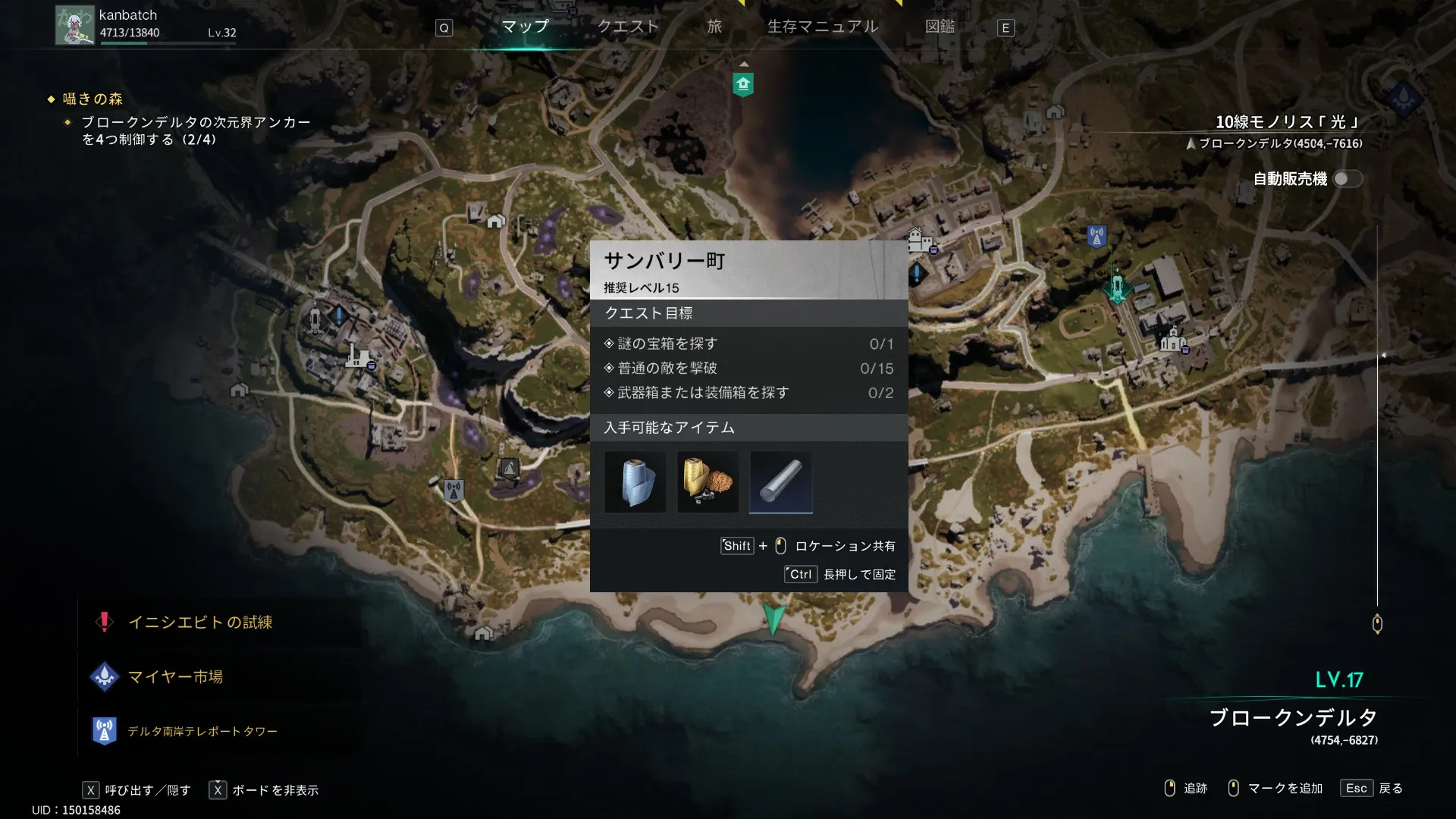Select the teleport tower marker in the southwest
The width and height of the screenshot is (1456, 819).
pyautogui.click(x=453, y=491)
